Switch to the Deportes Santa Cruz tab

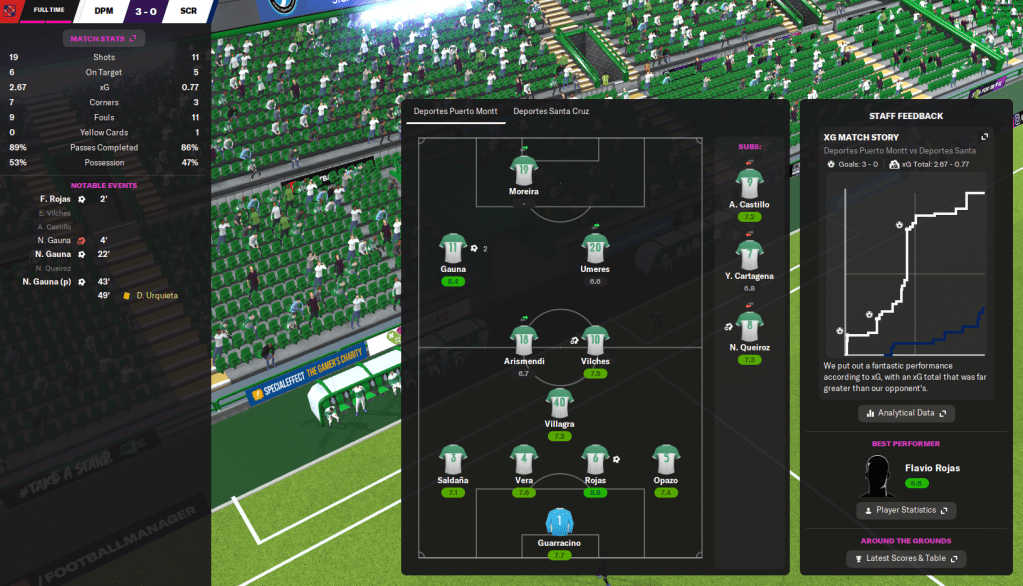(551, 111)
